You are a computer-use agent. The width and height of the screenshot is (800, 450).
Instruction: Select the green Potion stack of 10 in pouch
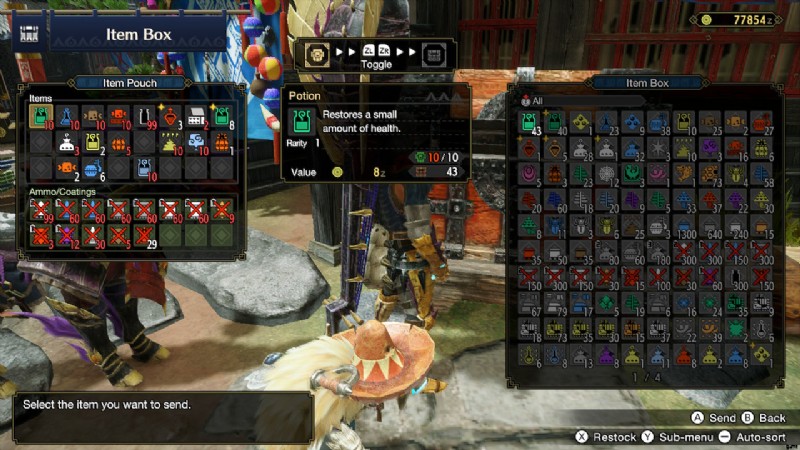click(x=41, y=117)
